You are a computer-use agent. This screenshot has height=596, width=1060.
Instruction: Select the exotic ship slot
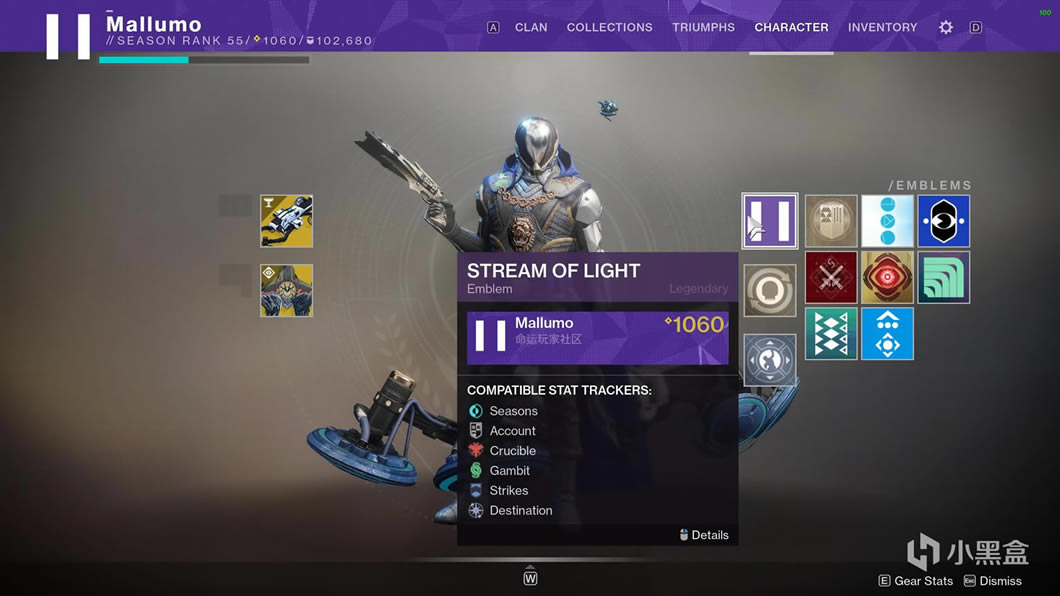pos(287,291)
